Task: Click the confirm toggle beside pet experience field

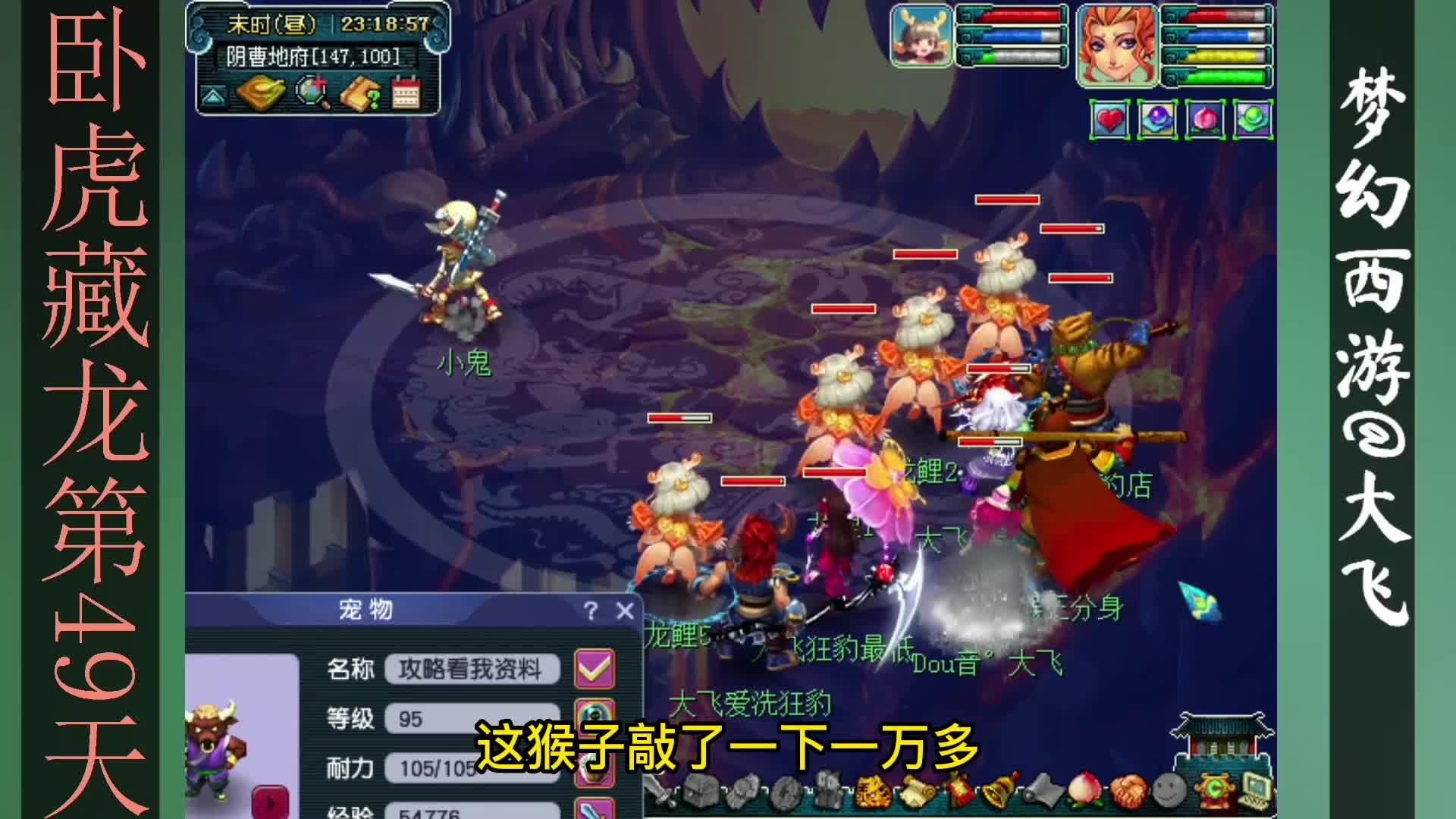Action: (594, 810)
